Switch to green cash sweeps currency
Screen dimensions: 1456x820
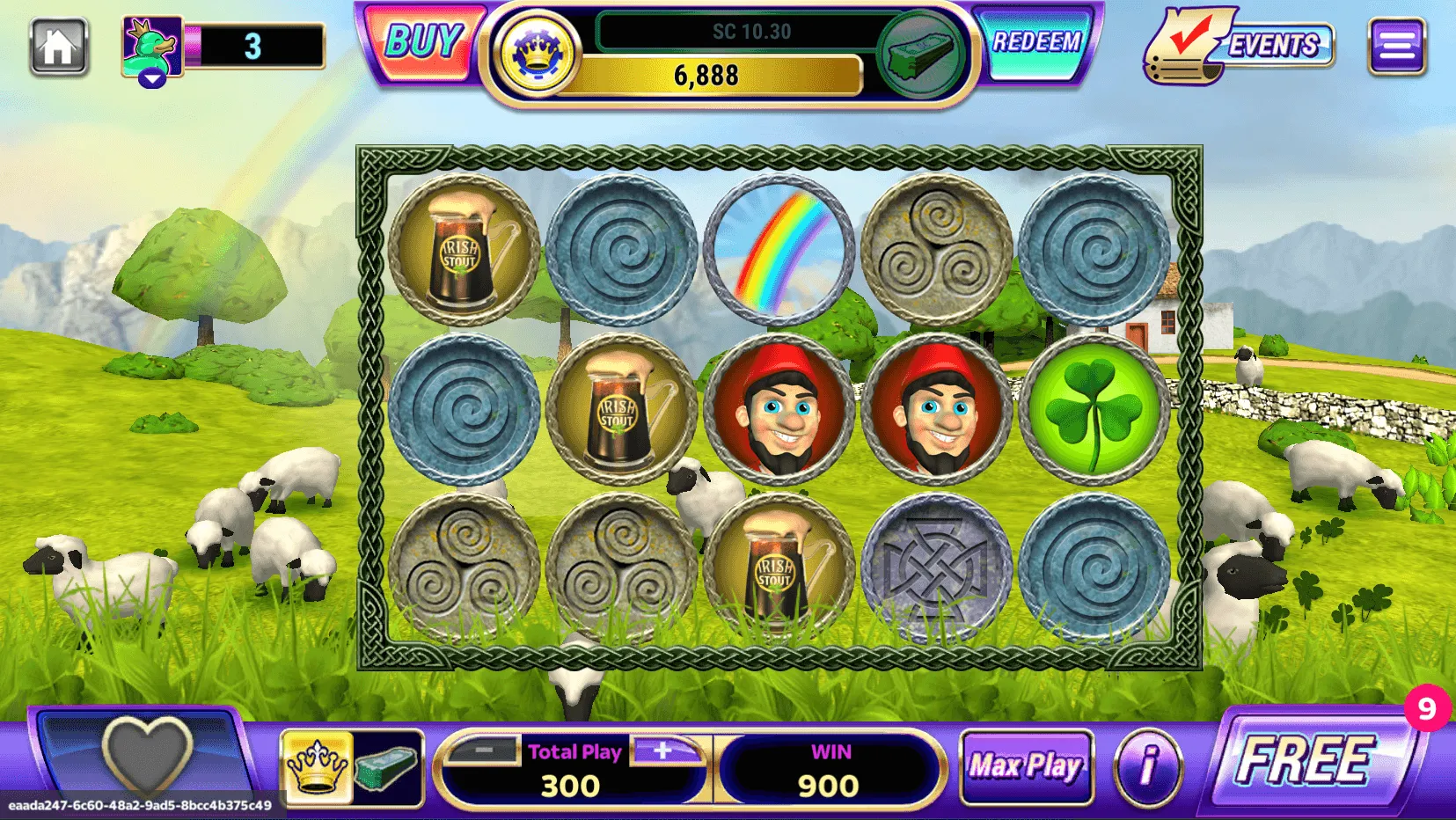pyautogui.click(x=387, y=765)
